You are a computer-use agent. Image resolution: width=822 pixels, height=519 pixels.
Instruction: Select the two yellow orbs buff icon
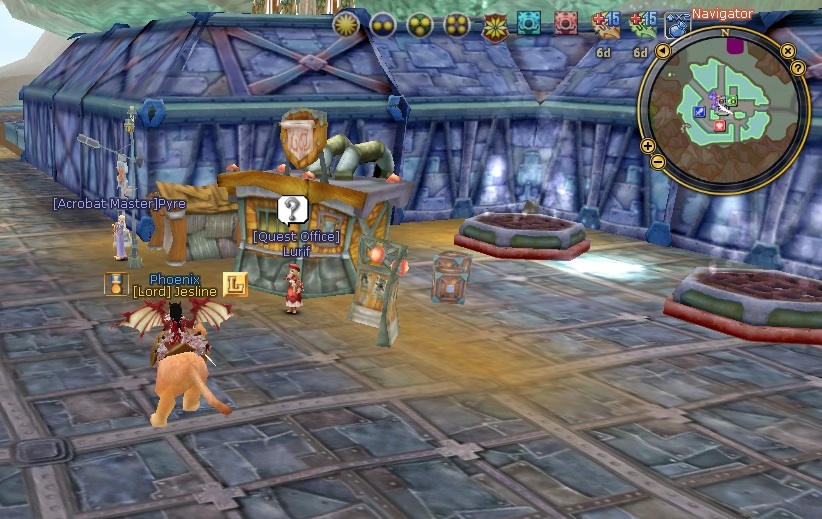click(x=383, y=24)
